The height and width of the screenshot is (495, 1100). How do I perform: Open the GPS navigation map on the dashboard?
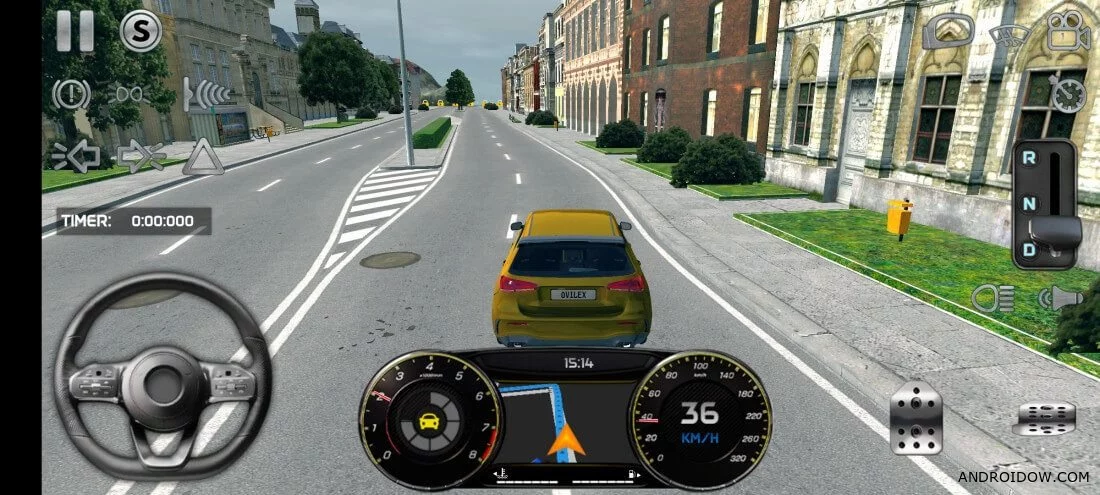coord(565,420)
